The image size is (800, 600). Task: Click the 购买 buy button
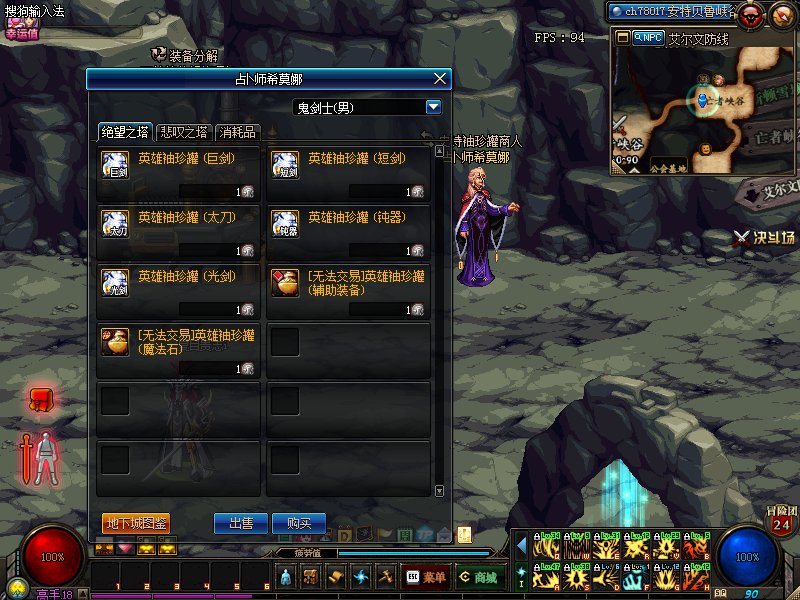click(299, 523)
